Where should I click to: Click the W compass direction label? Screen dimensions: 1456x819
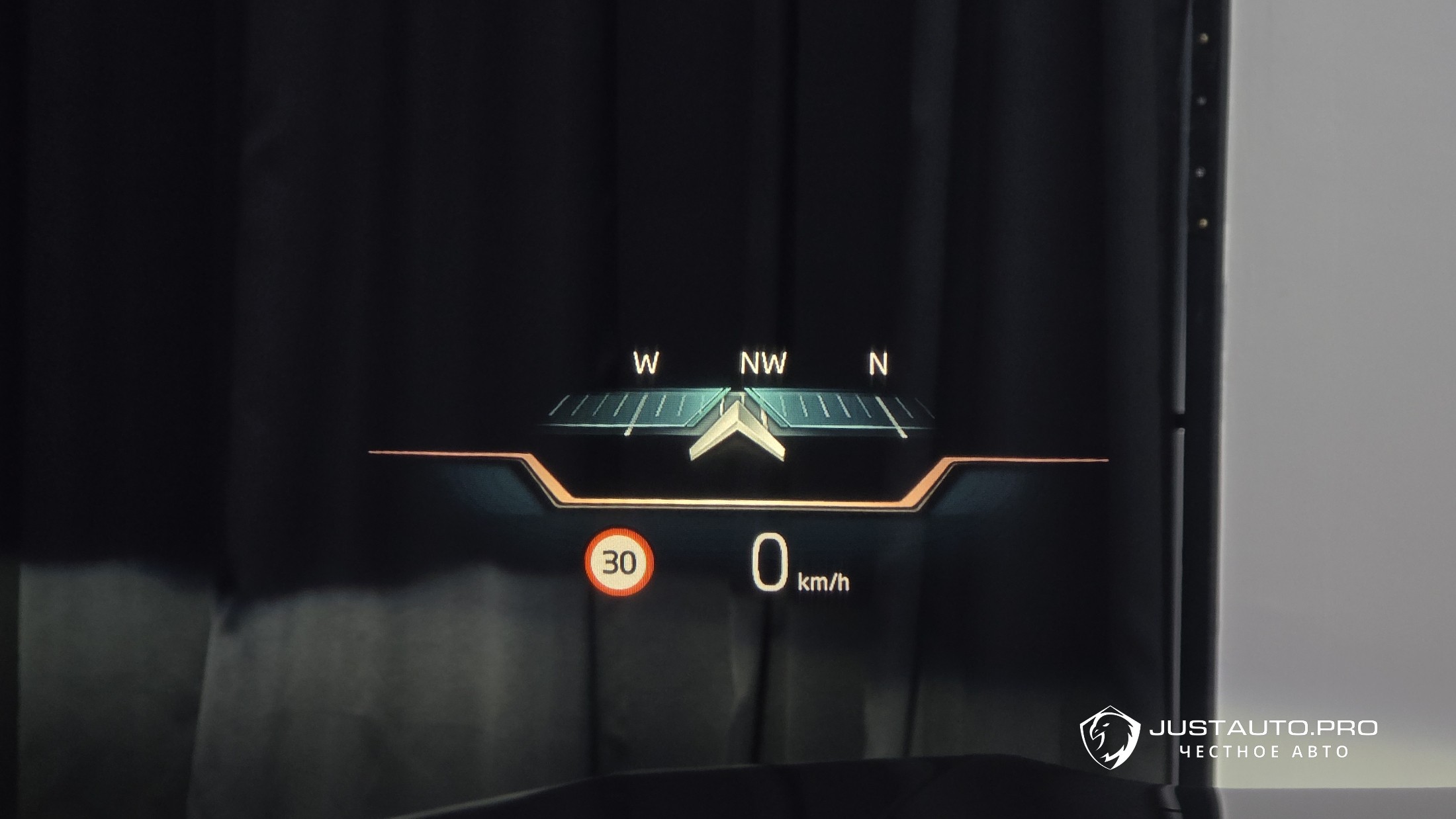coord(645,363)
